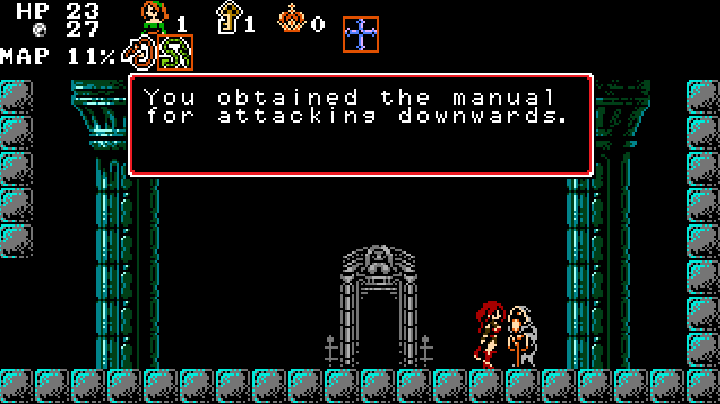Choose the highlighted green whip item
This screenshot has height=404, width=720.
tap(175, 53)
